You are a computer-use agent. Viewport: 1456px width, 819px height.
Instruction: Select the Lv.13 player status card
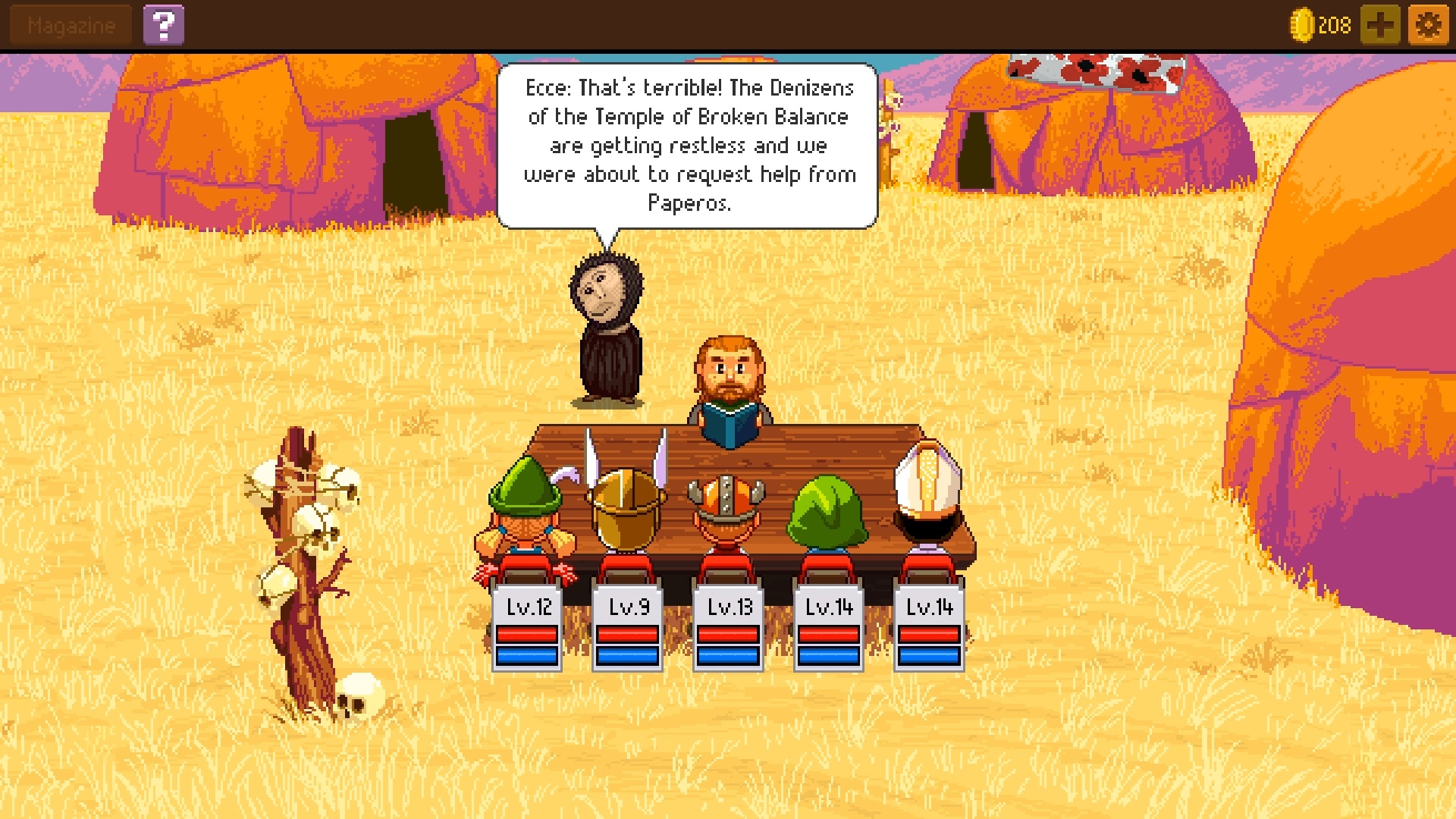point(728,627)
